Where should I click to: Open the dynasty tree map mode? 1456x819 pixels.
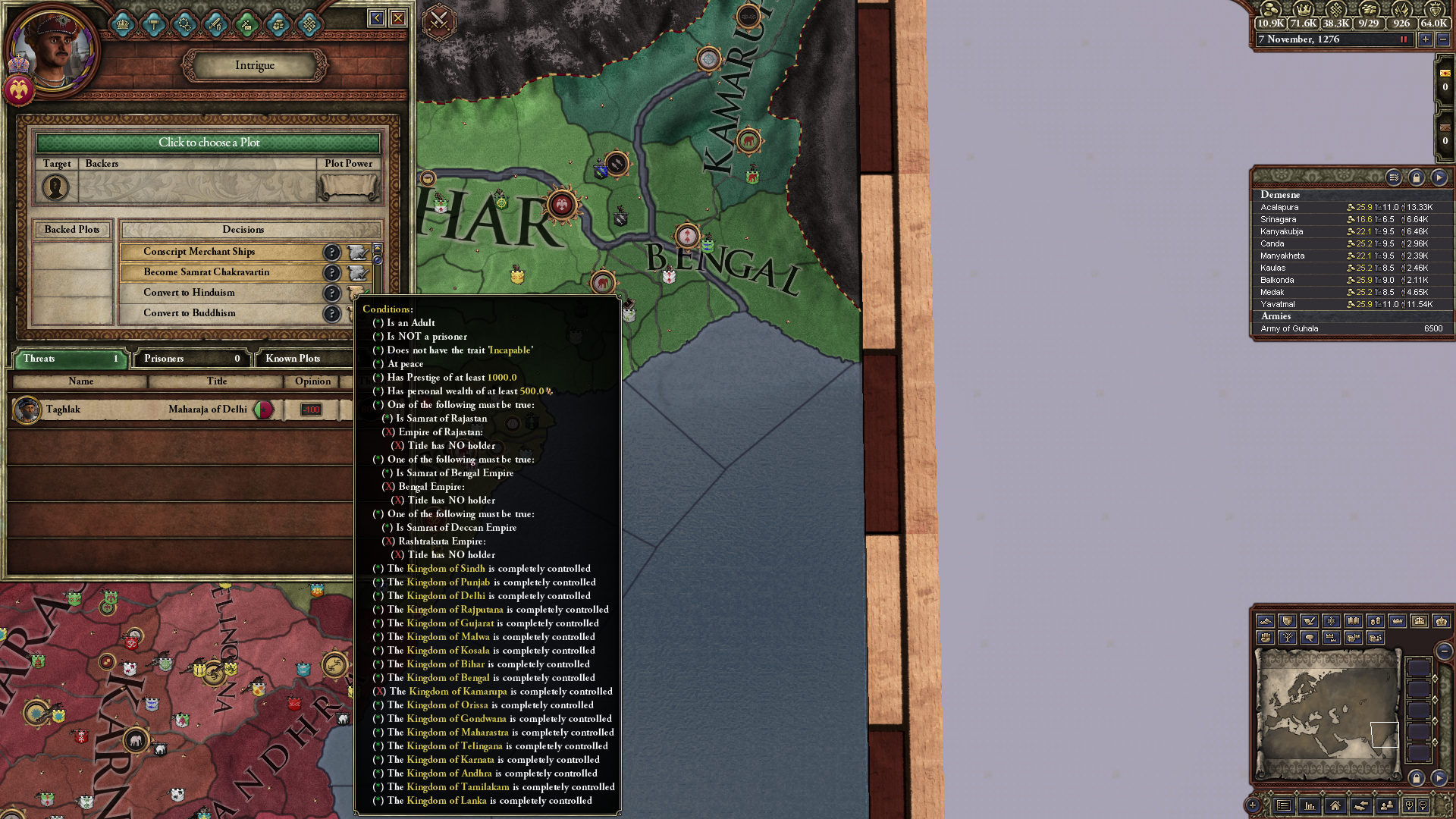(x=1289, y=638)
